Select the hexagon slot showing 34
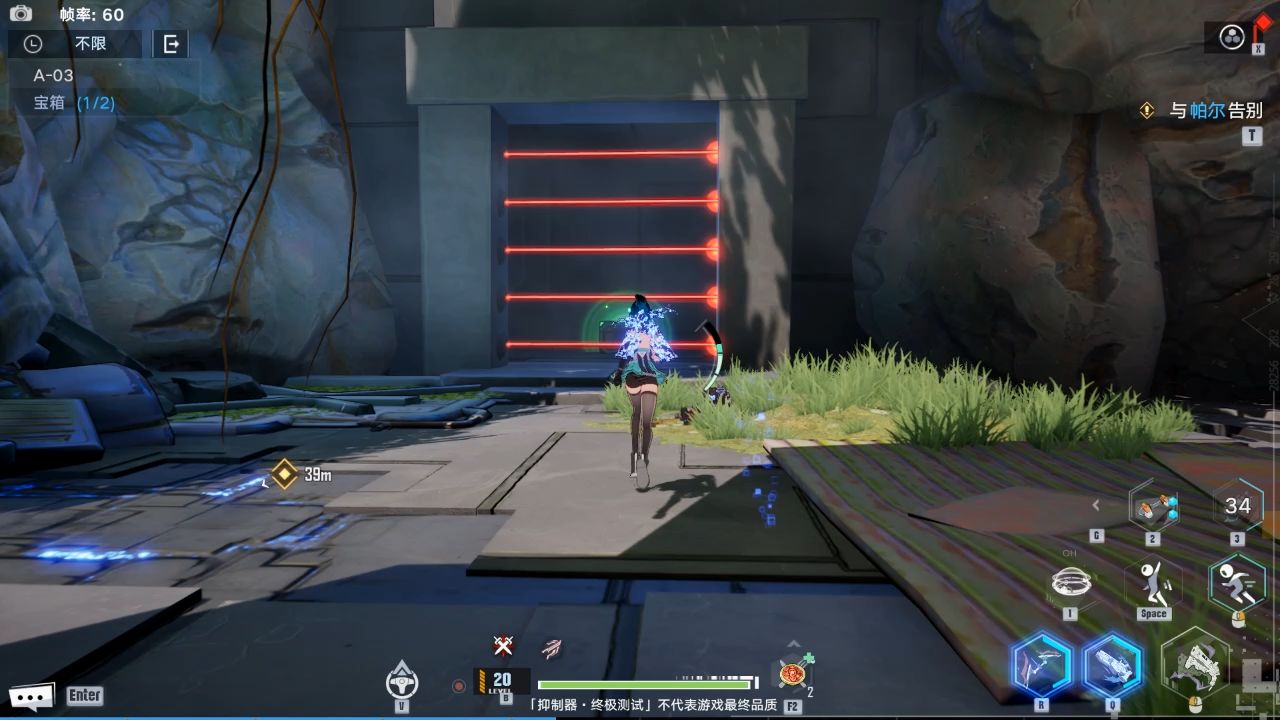 [x=1237, y=506]
